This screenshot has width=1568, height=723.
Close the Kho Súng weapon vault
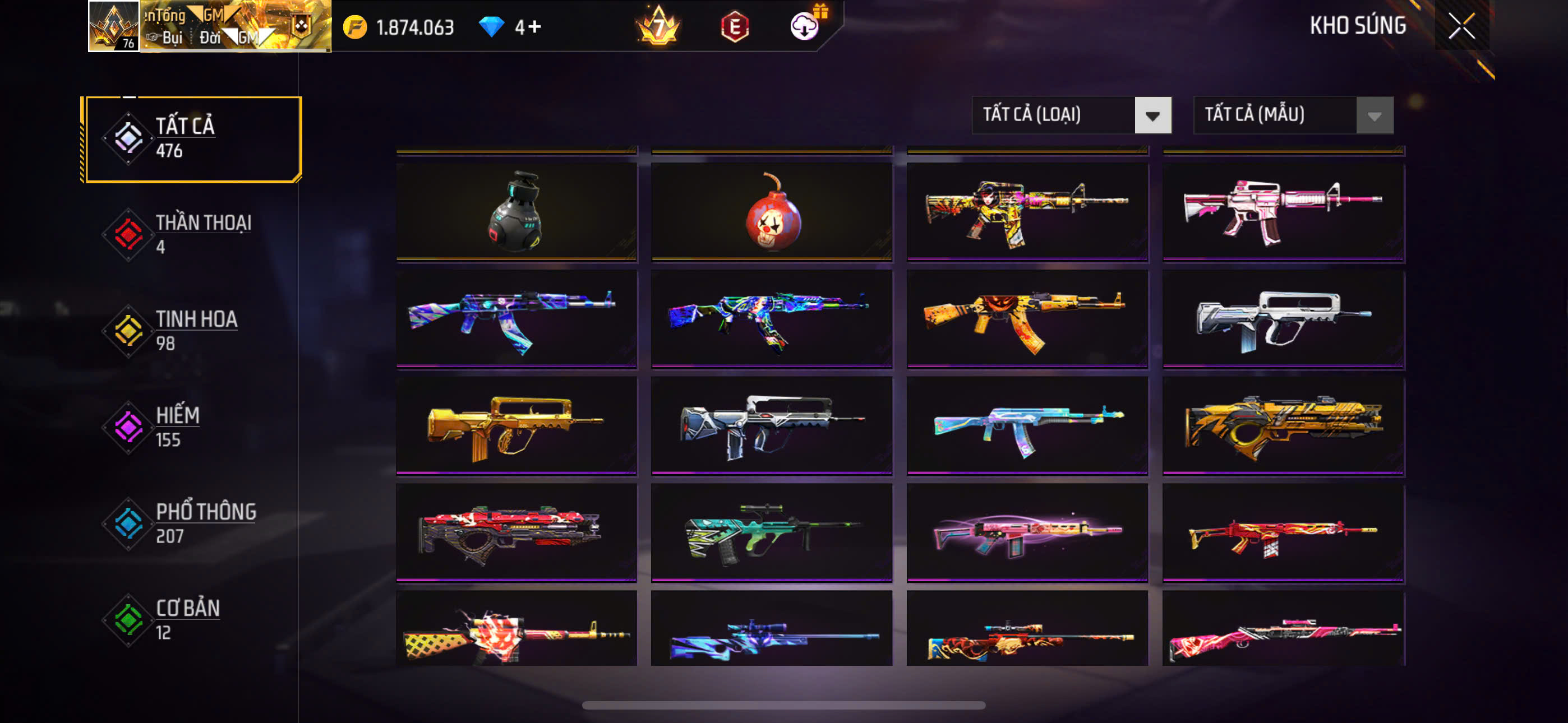click(x=1461, y=26)
